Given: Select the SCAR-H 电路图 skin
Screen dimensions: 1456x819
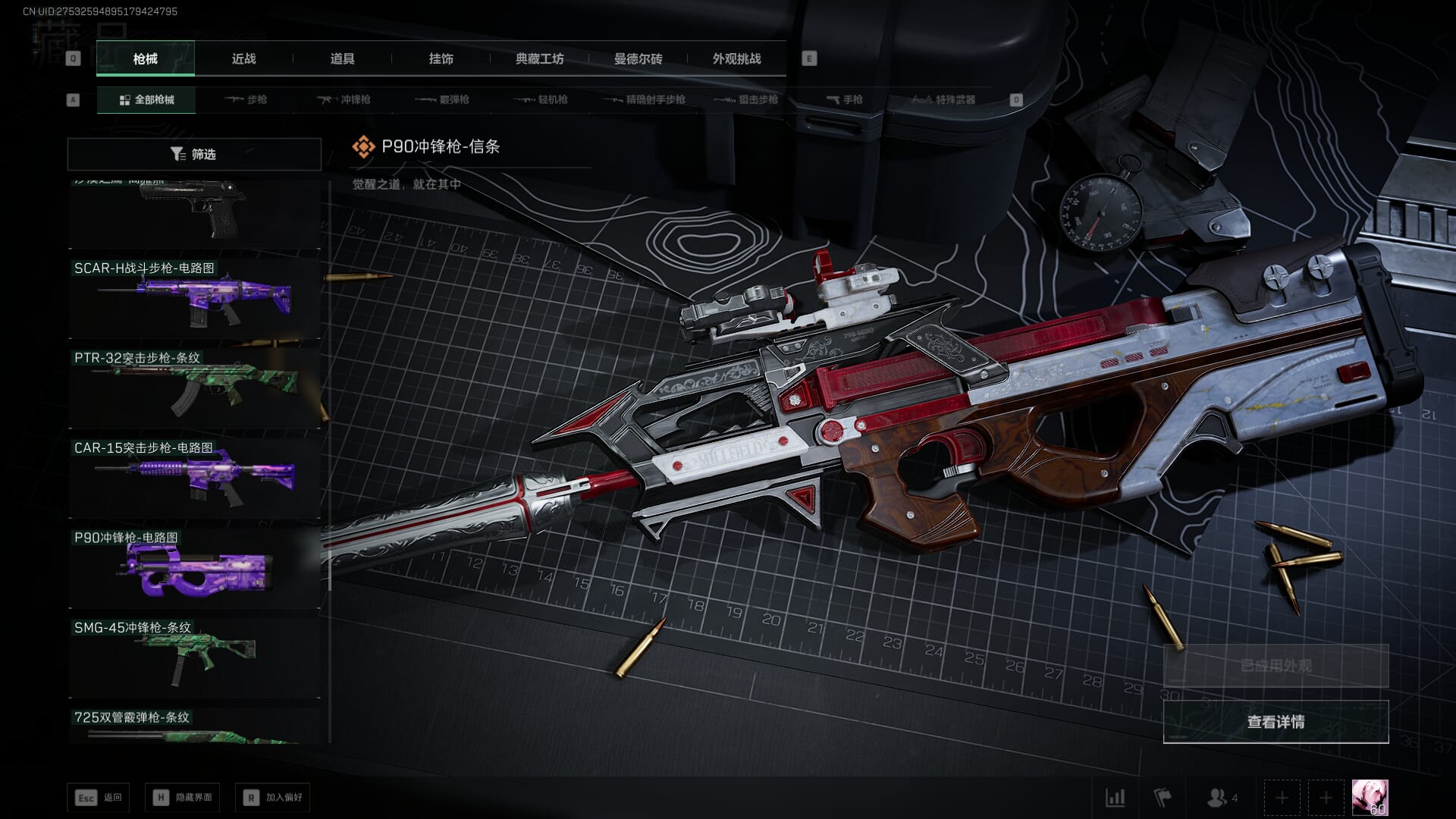Looking at the screenshot, I should pos(194,299).
